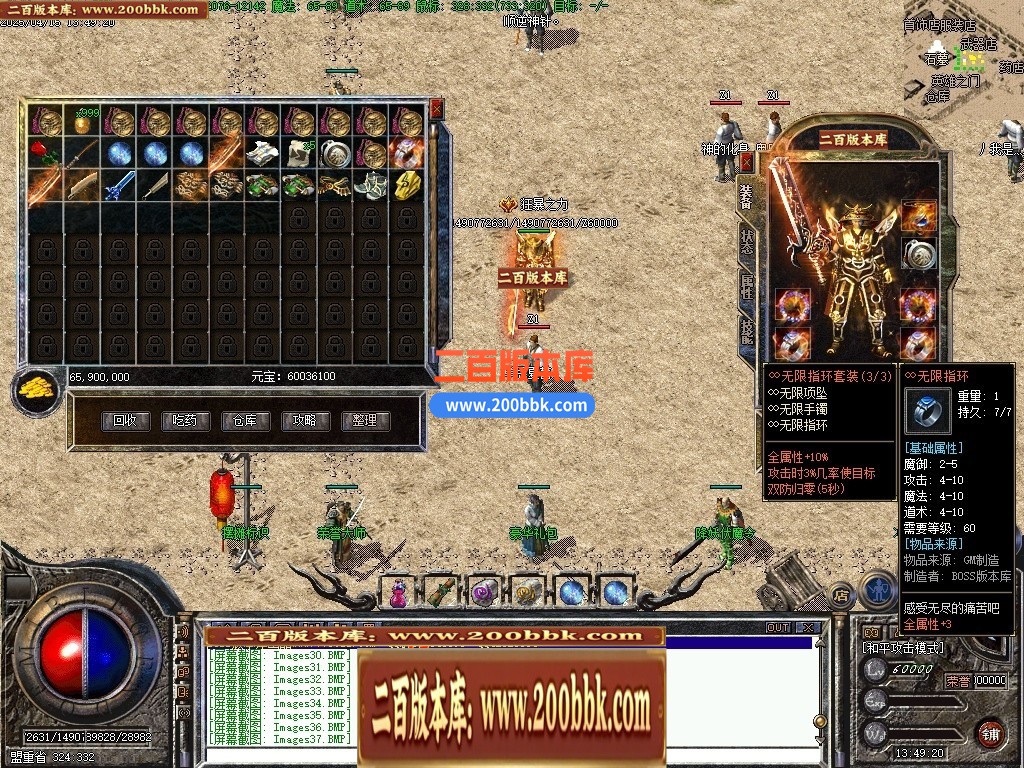Viewport: 1024px width, 768px height.
Task: Click the OUT button above chat
Action: pos(778,628)
